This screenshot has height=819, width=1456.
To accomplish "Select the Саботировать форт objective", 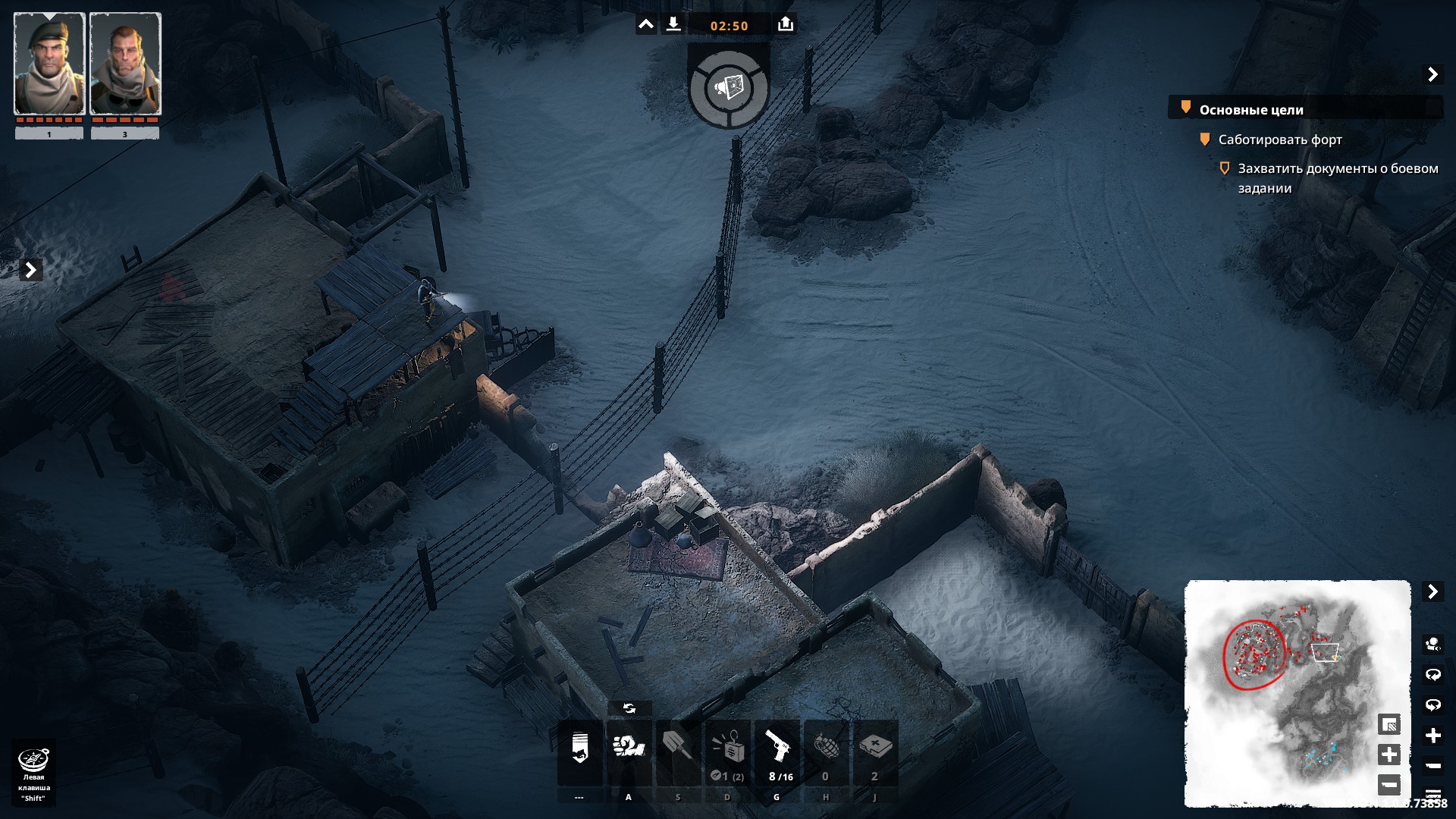I will pos(1279,140).
